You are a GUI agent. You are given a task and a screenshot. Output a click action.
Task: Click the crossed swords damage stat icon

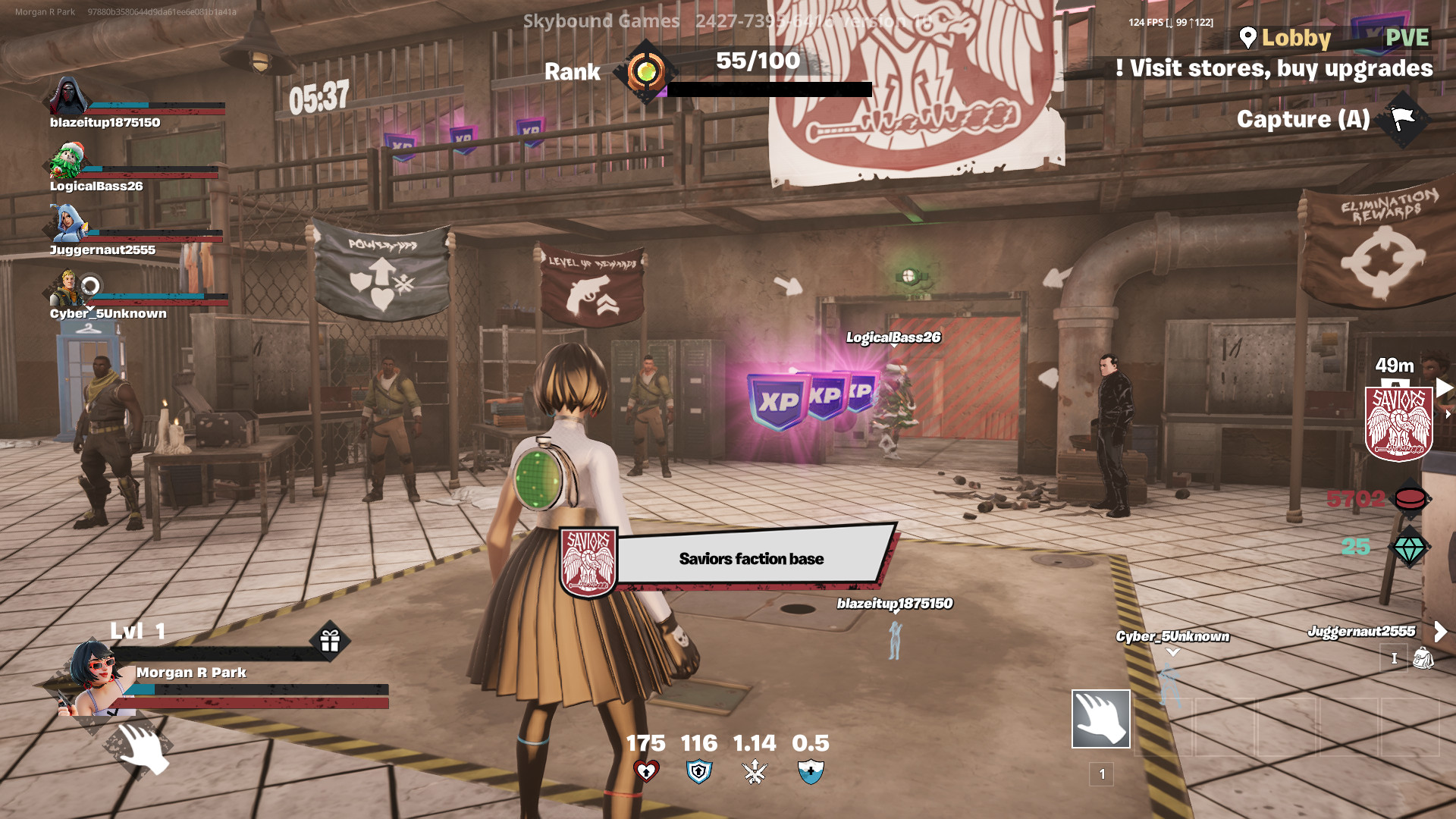[x=755, y=772]
